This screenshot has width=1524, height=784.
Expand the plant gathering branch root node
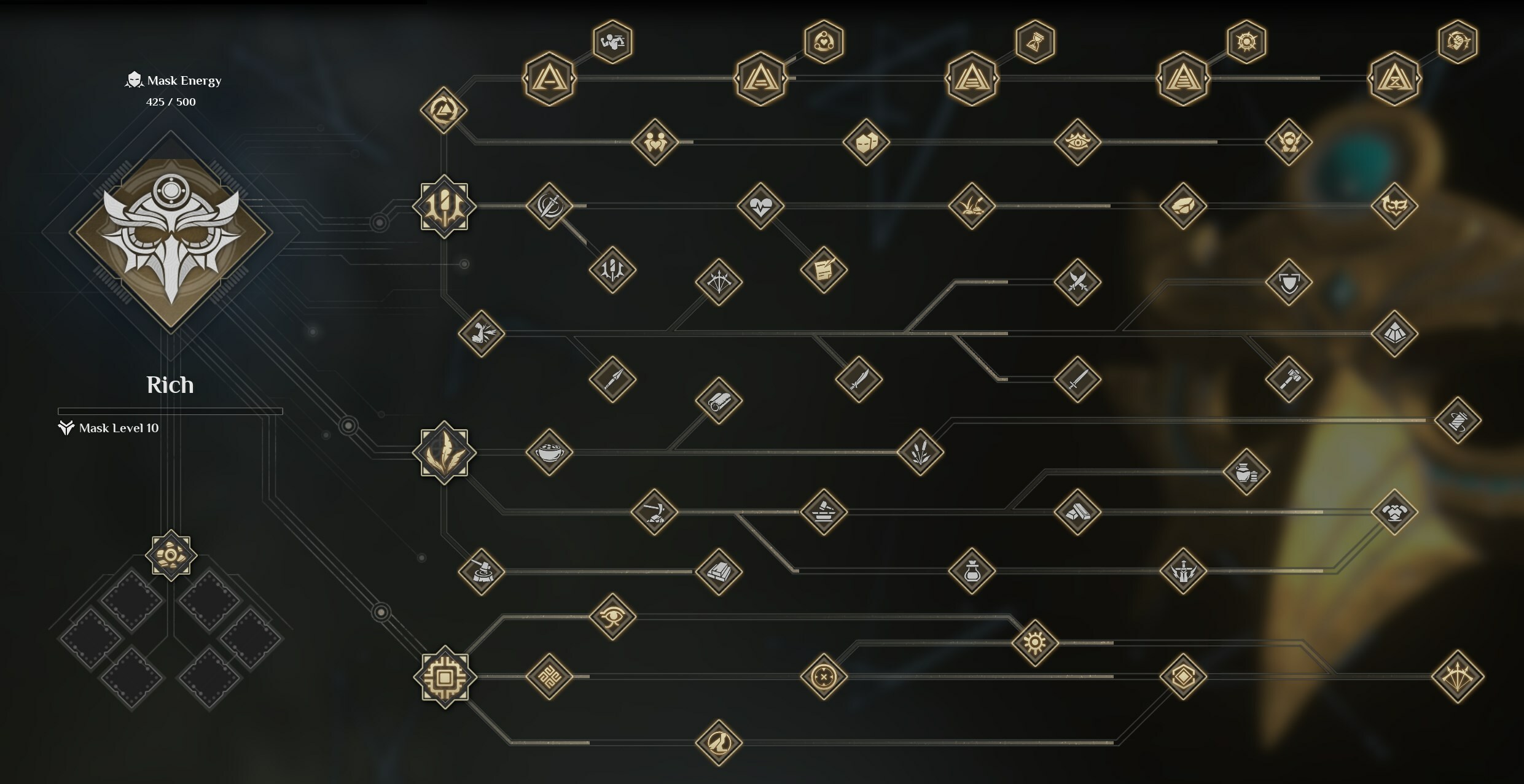444,452
